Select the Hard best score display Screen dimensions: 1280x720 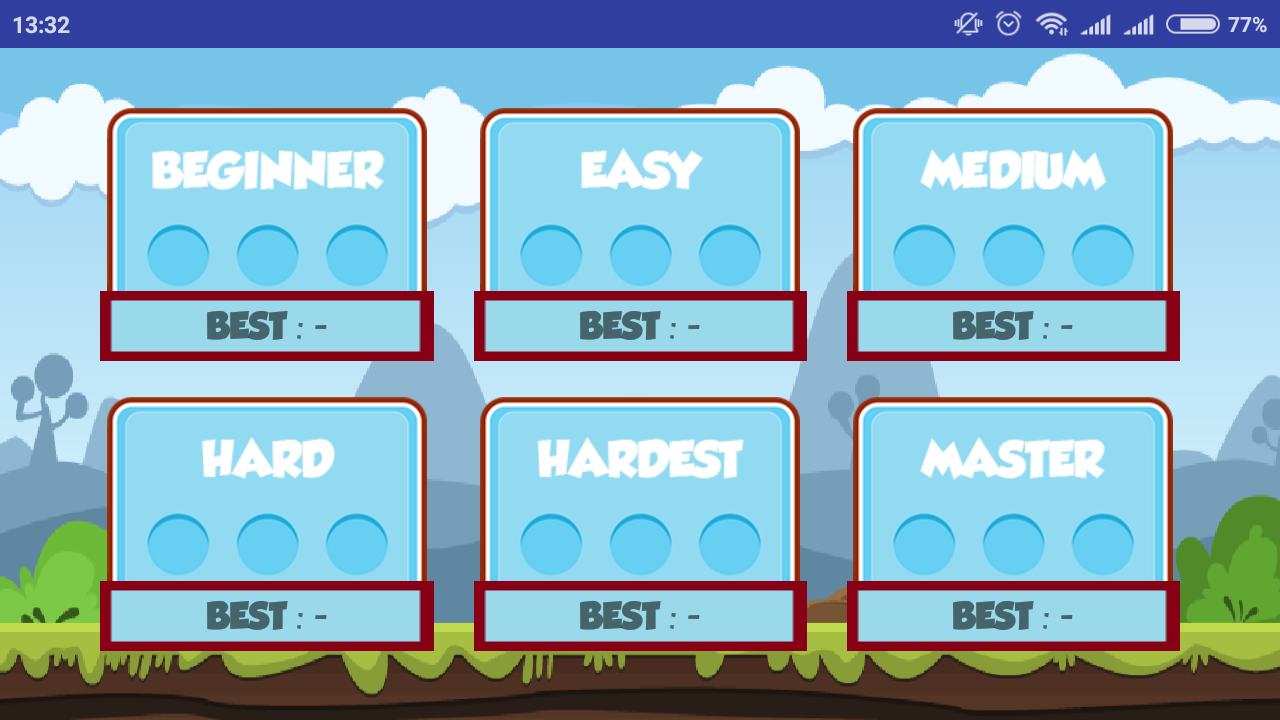265,615
